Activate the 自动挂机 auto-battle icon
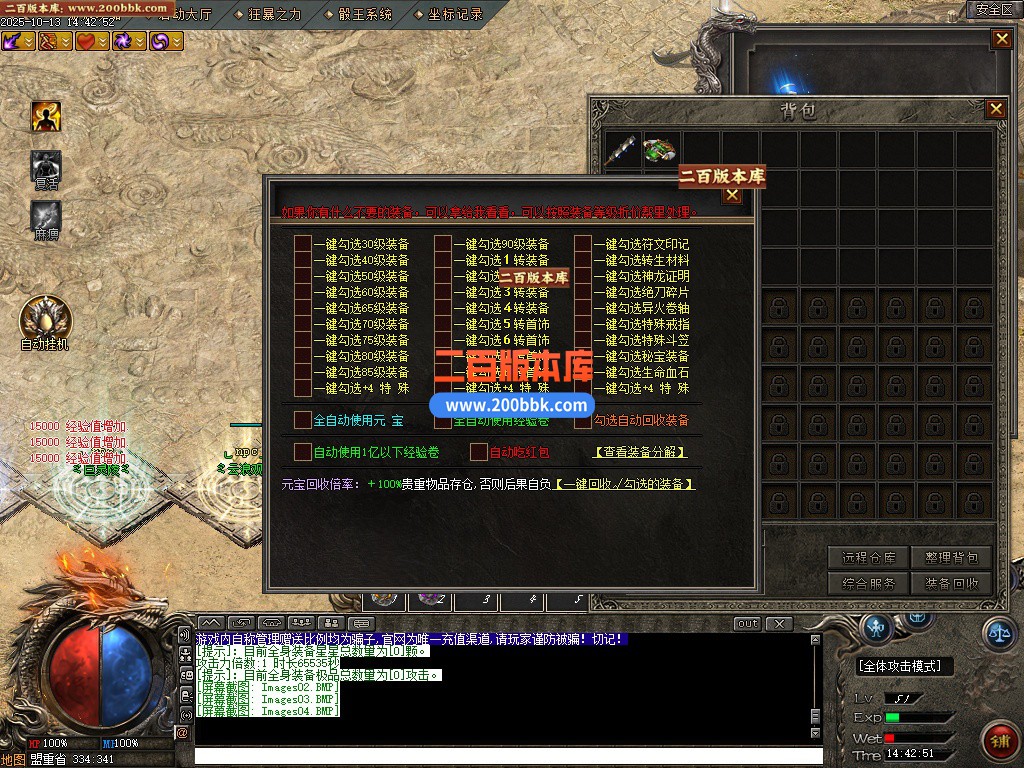1024x768 pixels. [45, 318]
